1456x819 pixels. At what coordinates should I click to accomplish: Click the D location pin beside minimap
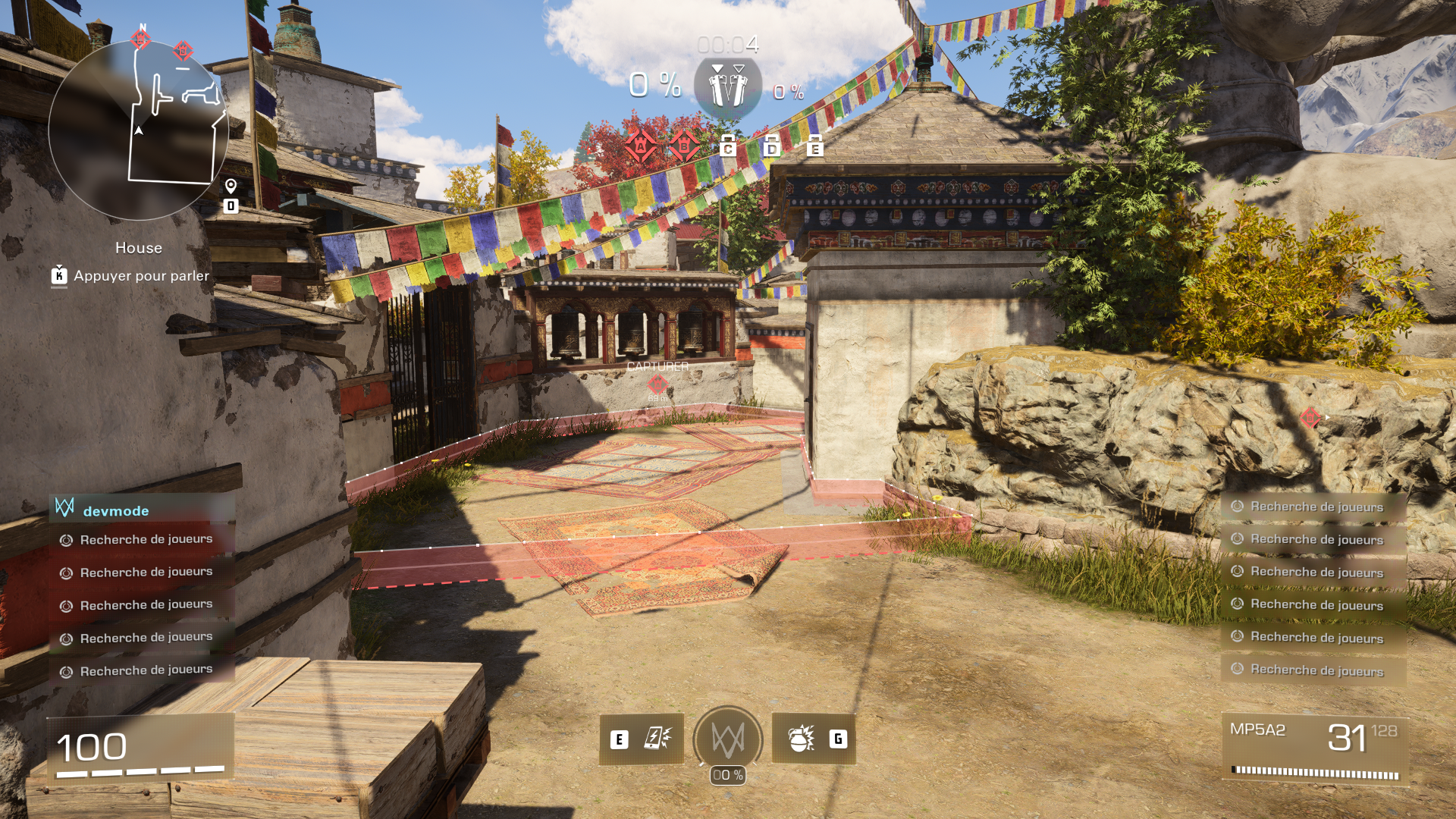pos(231,196)
